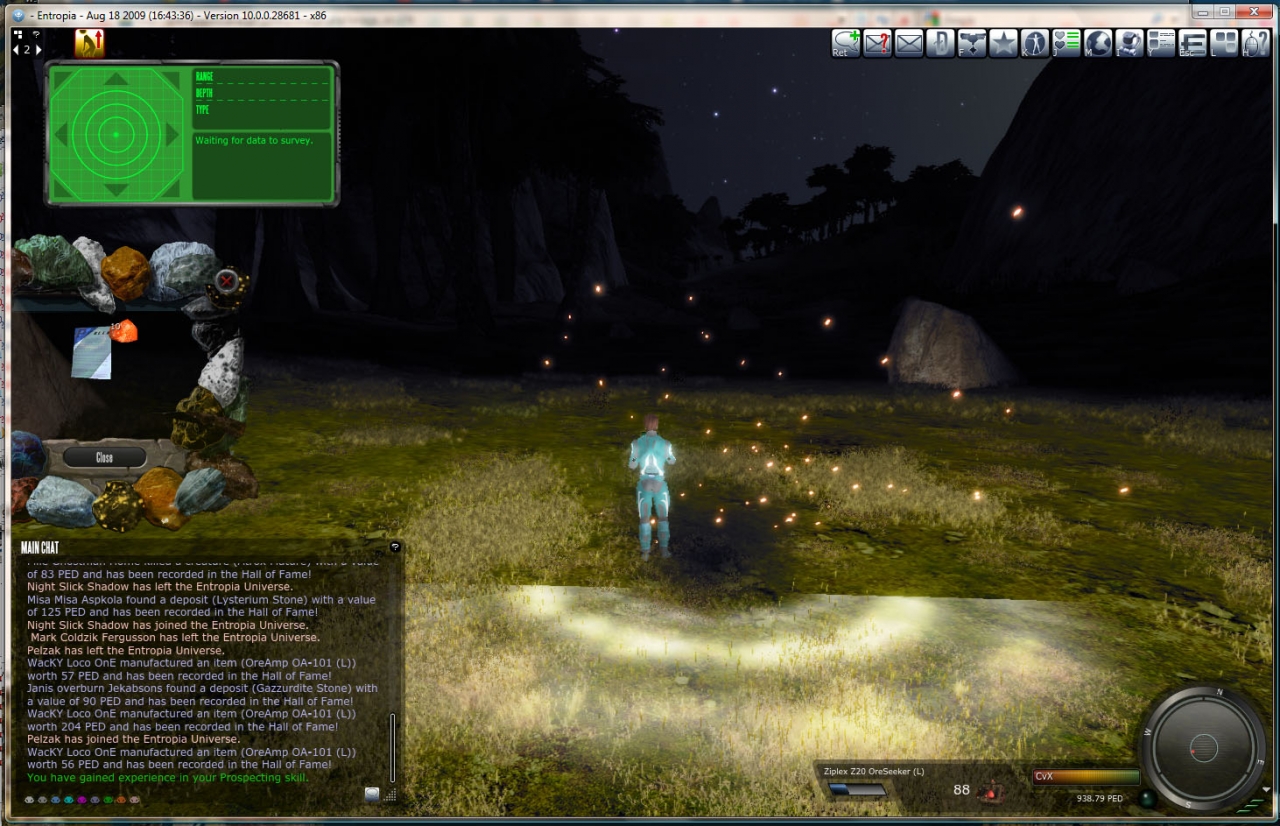Open the mouse help icon
1280x826 pixels.
(1255, 43)
